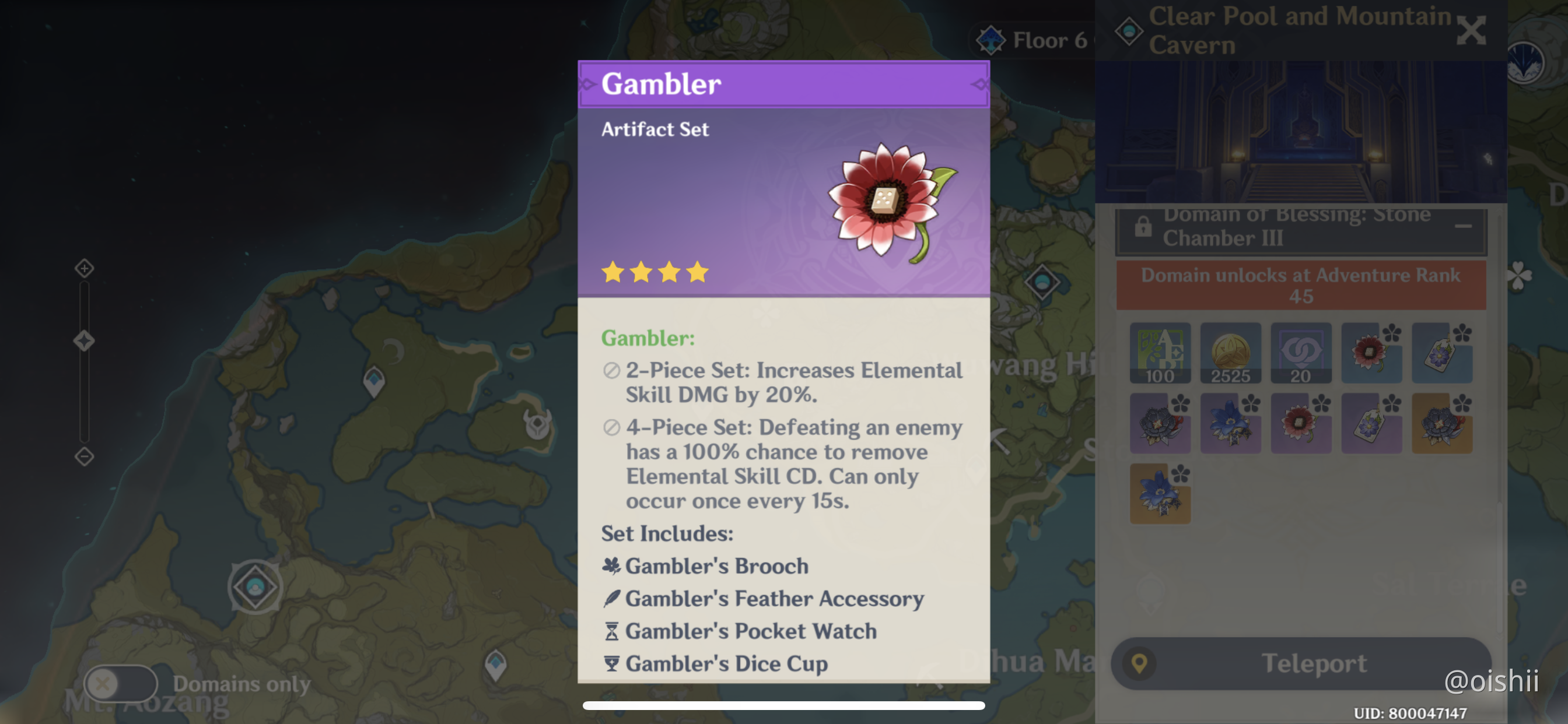Select the gold-background dark flower artifact reward
The height and width of the screenshot is (724, 1568).
[x=1441, y=423]
